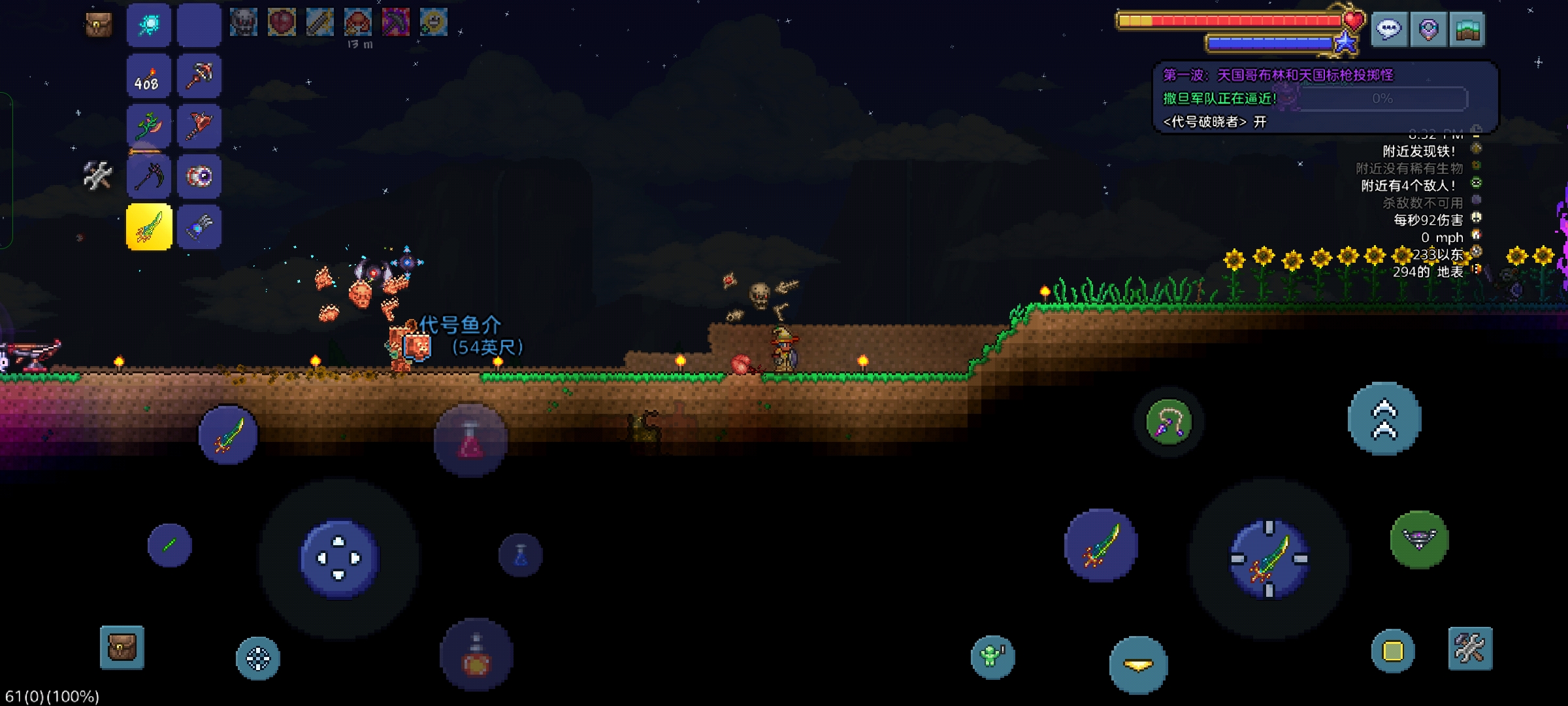Toggle the crosshair smart cursor button
The width and height of the screenshot is (1568, 706).
point(257,658)
